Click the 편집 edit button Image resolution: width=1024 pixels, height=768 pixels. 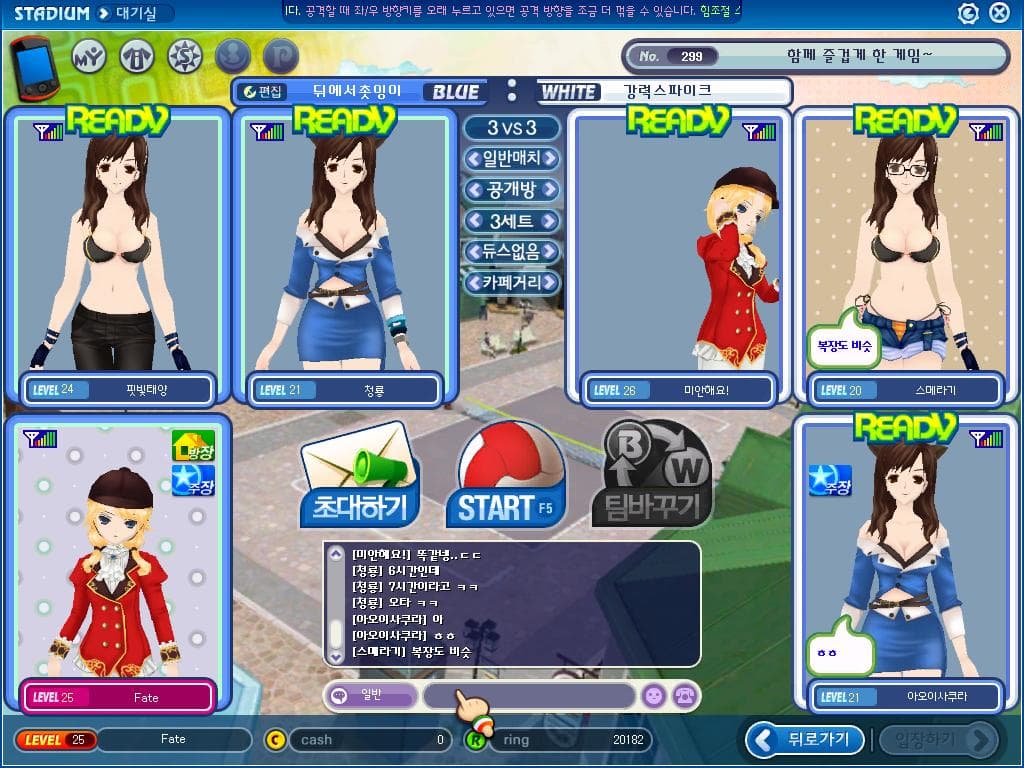[265, 92]
